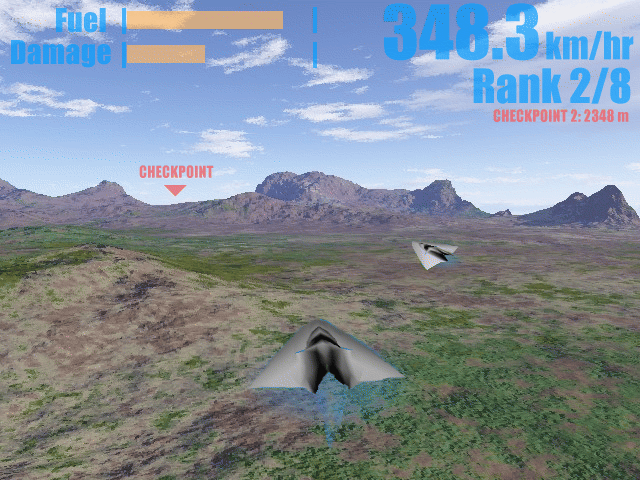The image size is (640, 480).
Task: Click the red CHECKPOINT waypoint marker
Action: tap(175, 189)
